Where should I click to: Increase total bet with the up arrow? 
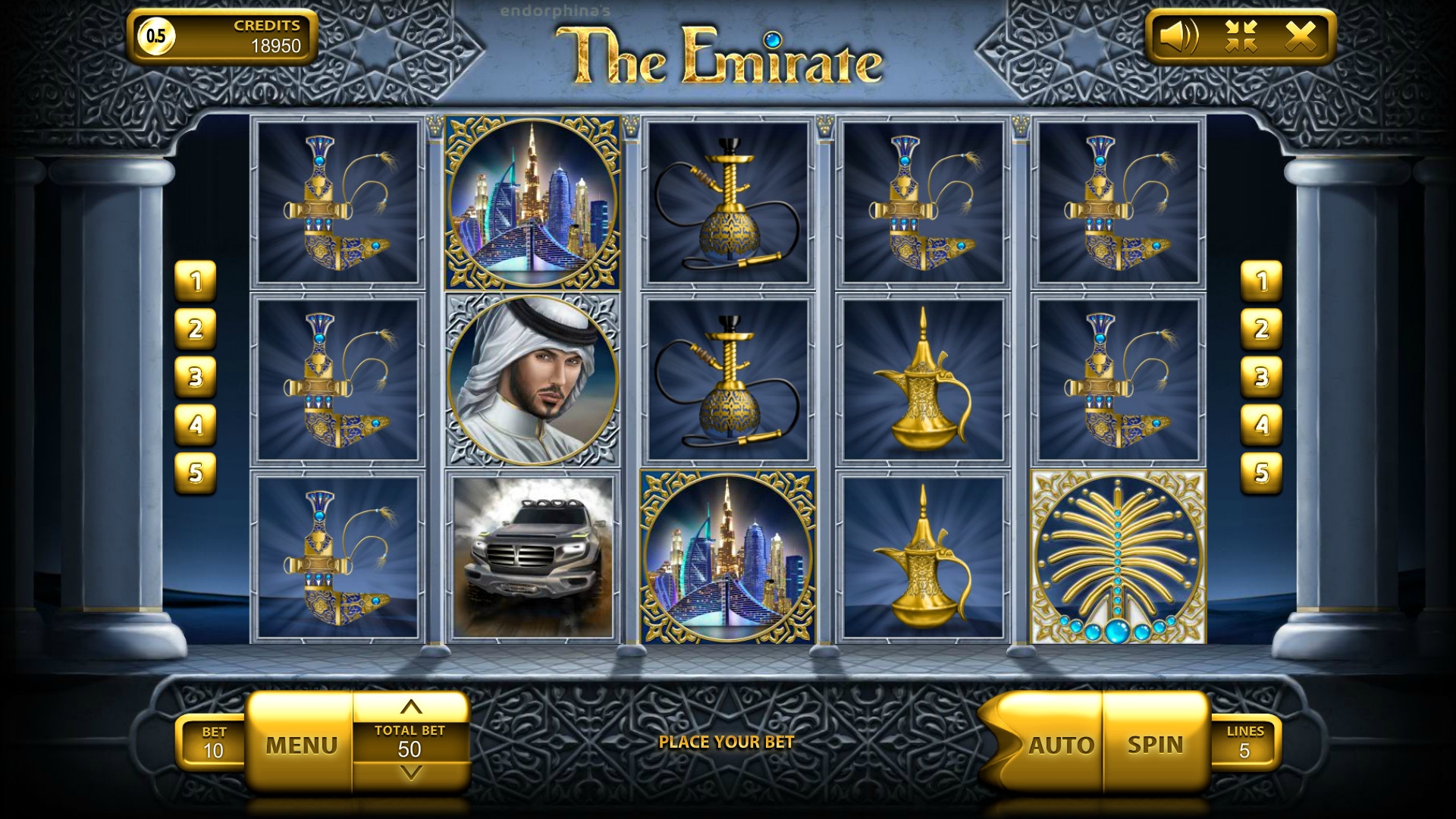tap(410, 708)
